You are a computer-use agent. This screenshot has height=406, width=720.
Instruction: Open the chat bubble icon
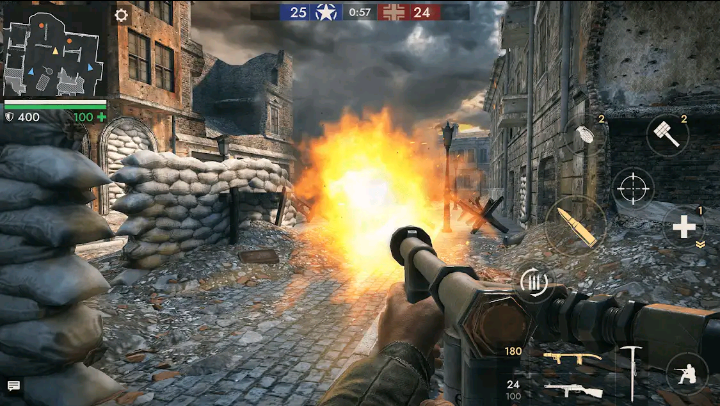pyautogui.click(x=14, y=385)
